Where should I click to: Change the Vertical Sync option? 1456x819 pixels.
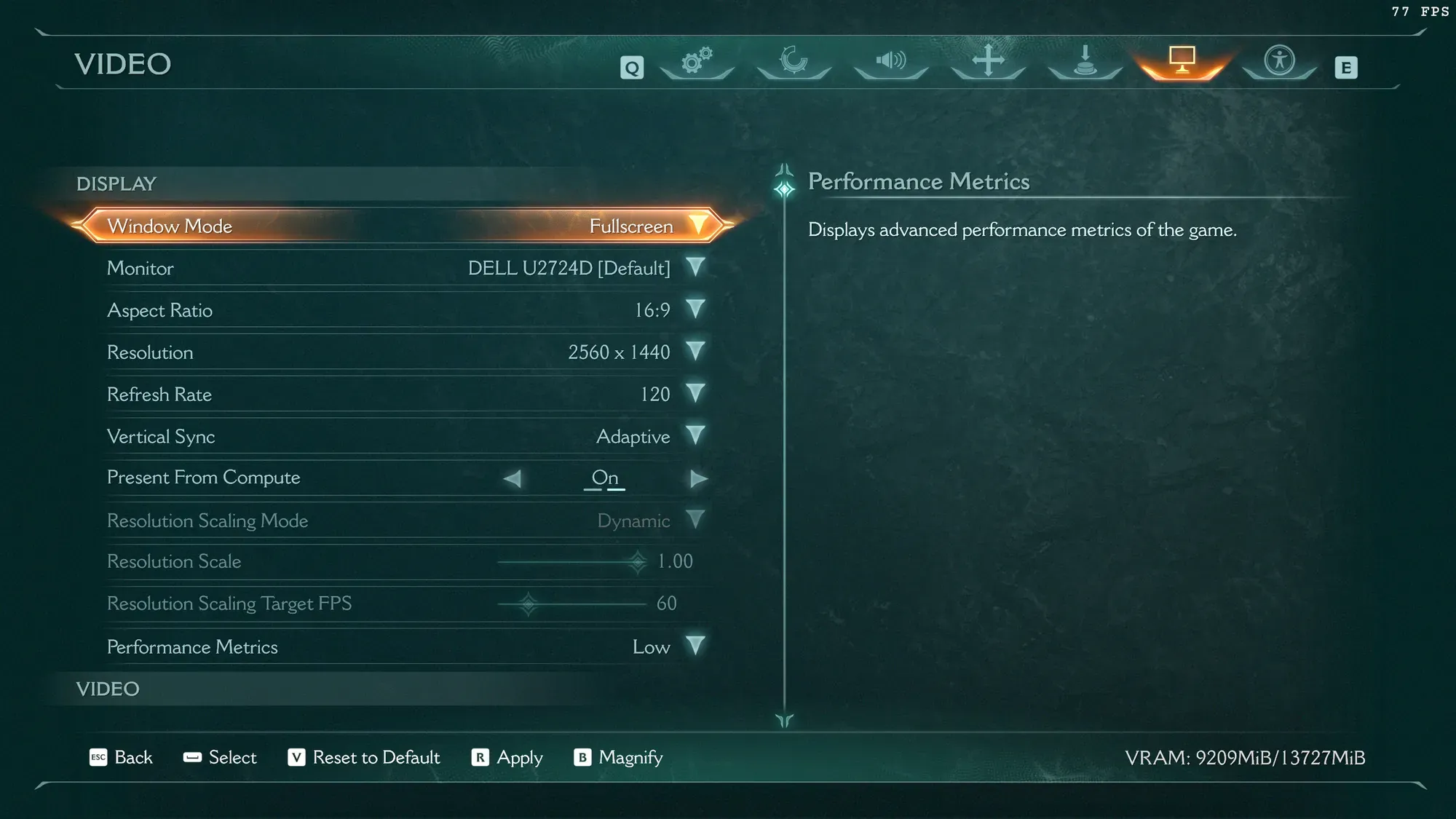(x=695, y=436)
